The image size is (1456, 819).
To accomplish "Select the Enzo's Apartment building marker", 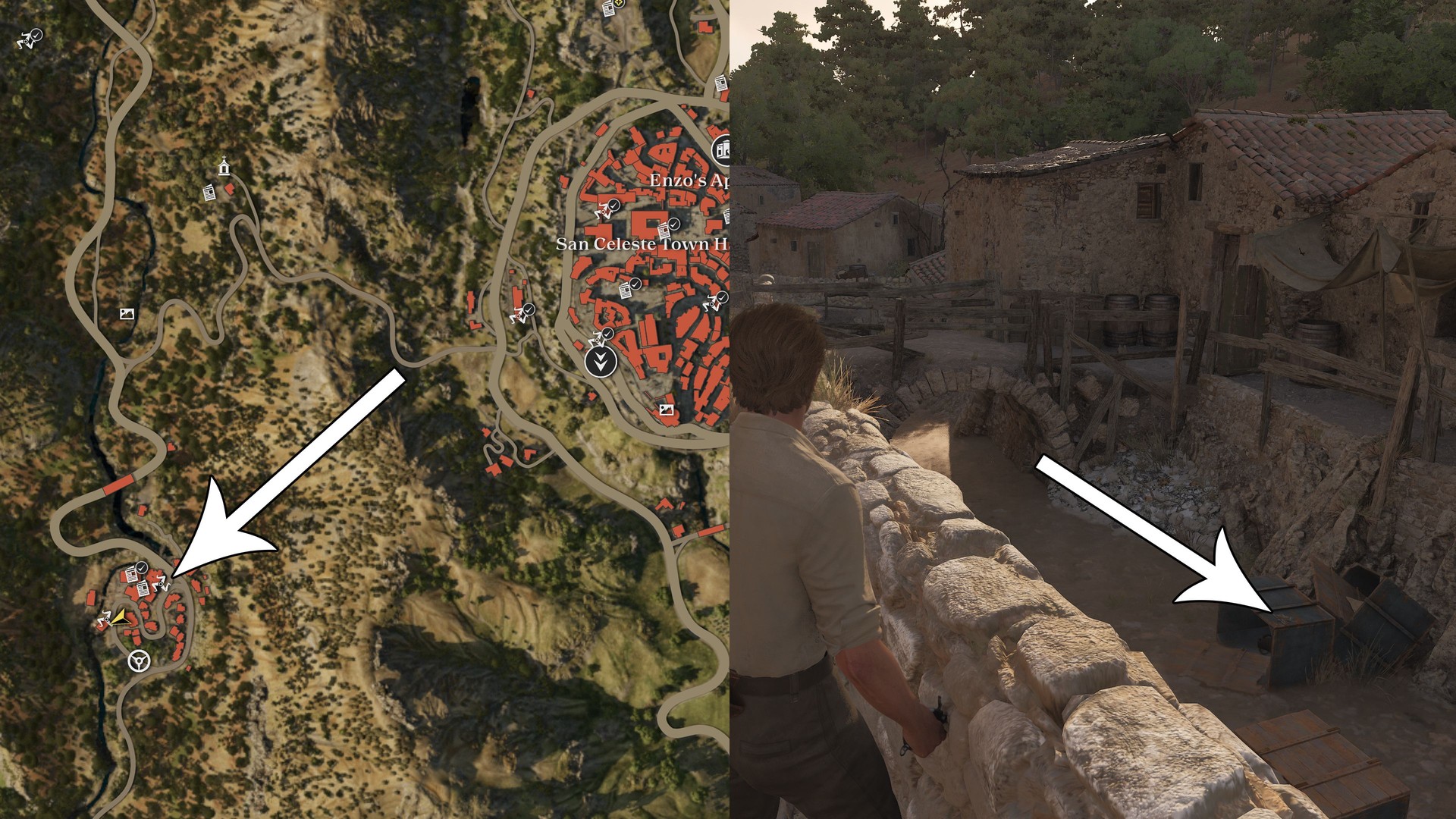I will pos(721,149).
